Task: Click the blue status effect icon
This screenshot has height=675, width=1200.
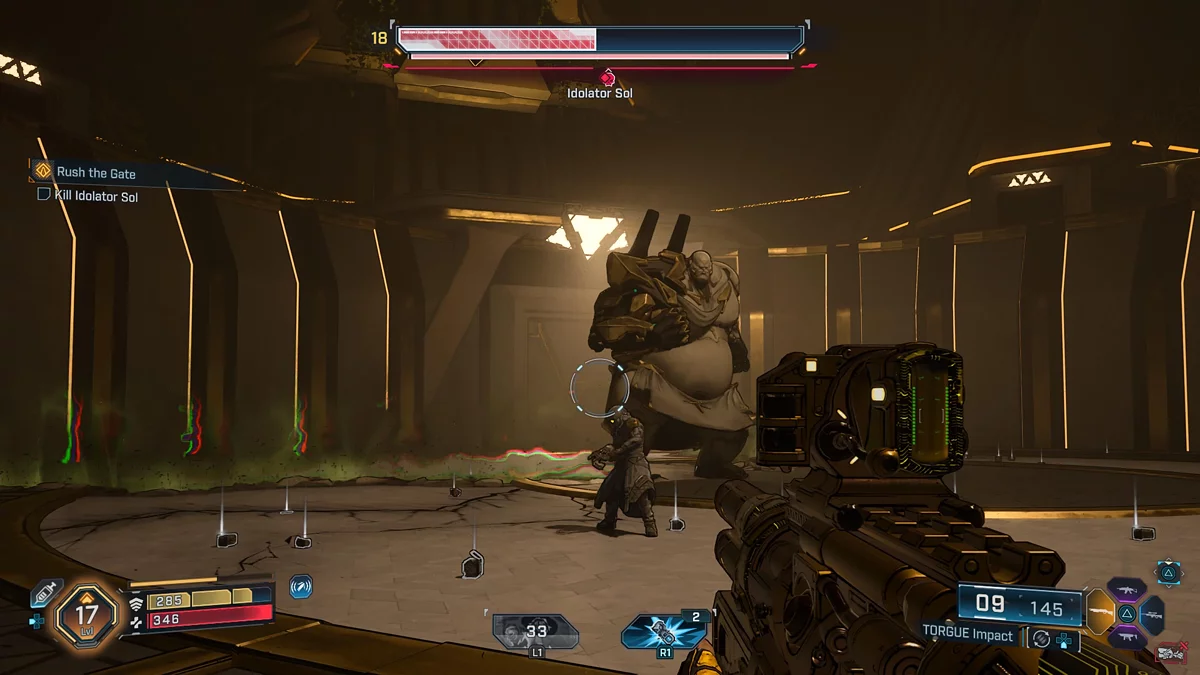Action: [301, 587]
